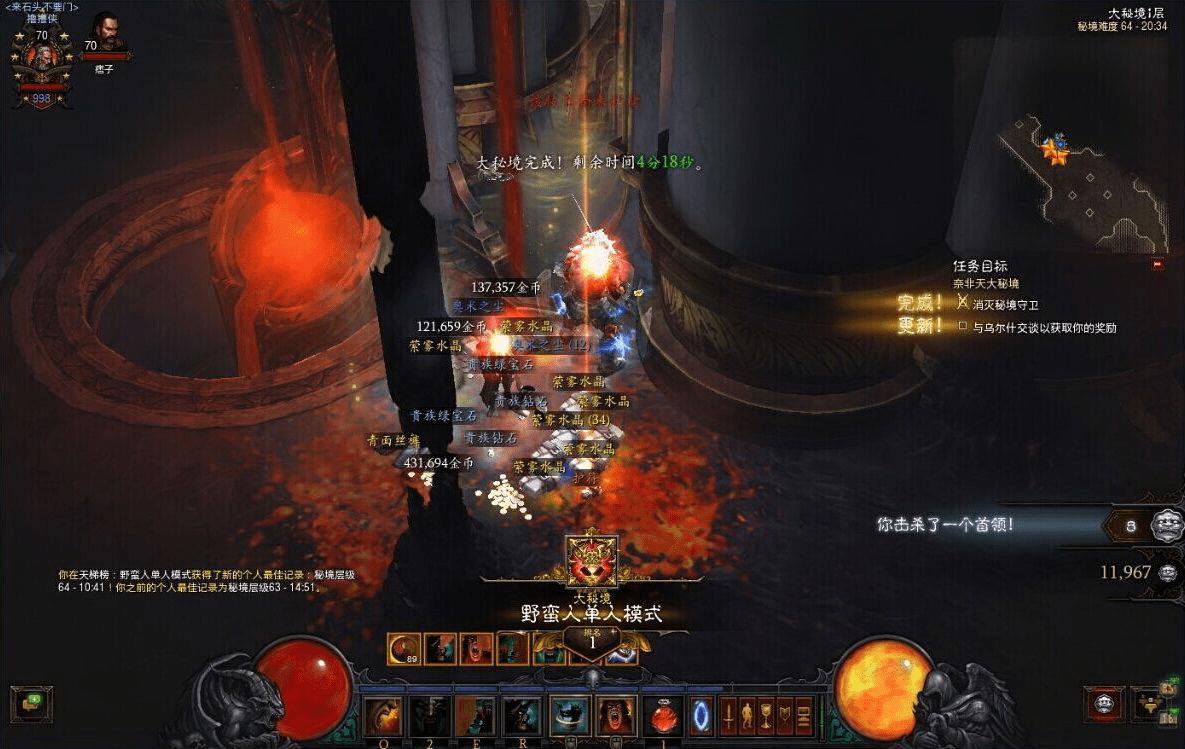Open the skull icon beside counter 8
The height and width of the screenshot is (749, 1185).
click(x=1162, y=524)
